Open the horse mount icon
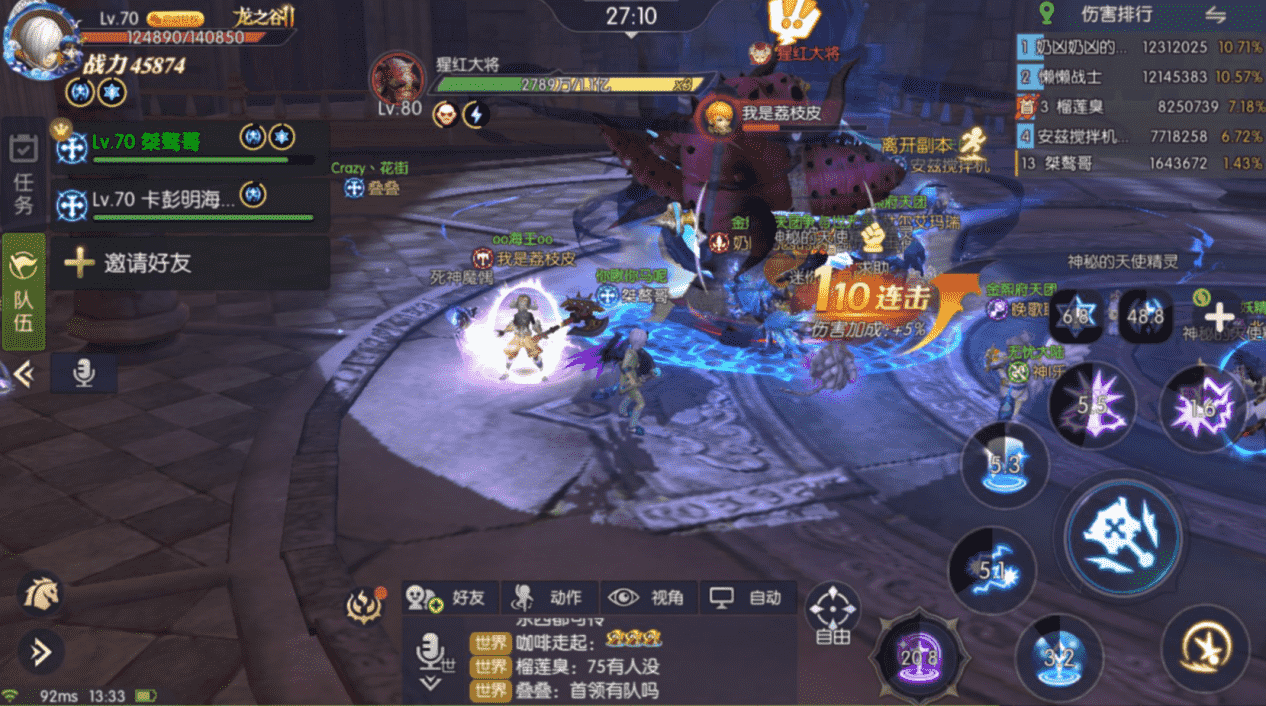 click(42, 594)
